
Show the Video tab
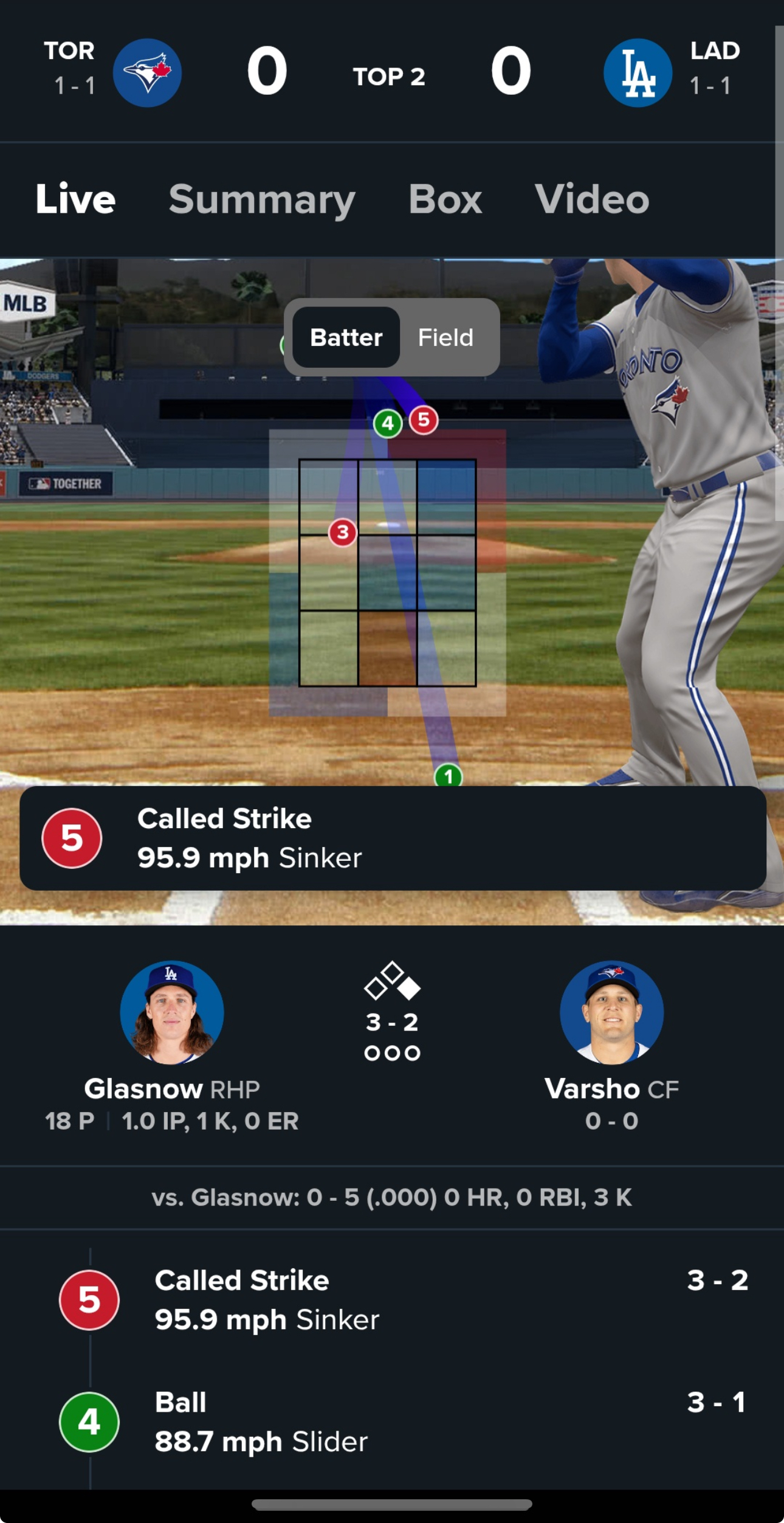point(591,199)
